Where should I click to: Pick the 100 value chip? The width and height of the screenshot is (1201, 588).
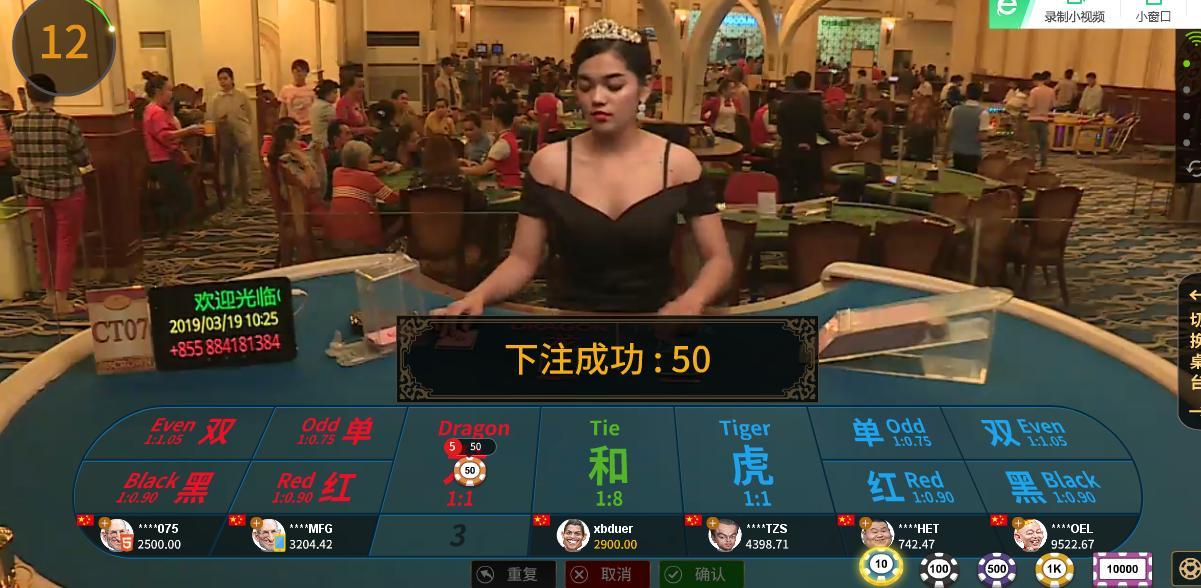pyautogui.click(x=939, y=570)
